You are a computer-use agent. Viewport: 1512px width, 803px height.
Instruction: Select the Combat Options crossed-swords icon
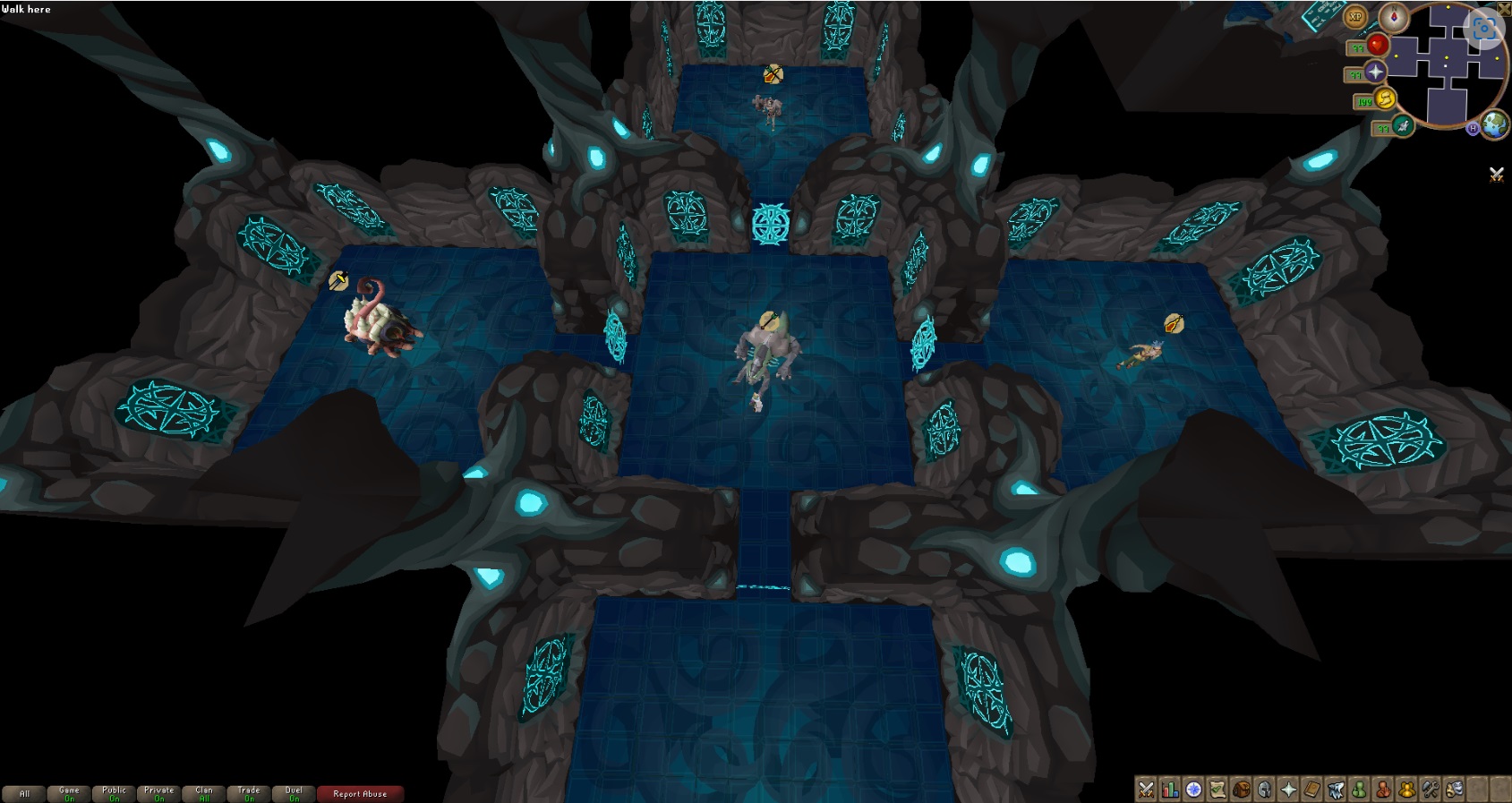pyautogui.click(x=1147, y=789)
